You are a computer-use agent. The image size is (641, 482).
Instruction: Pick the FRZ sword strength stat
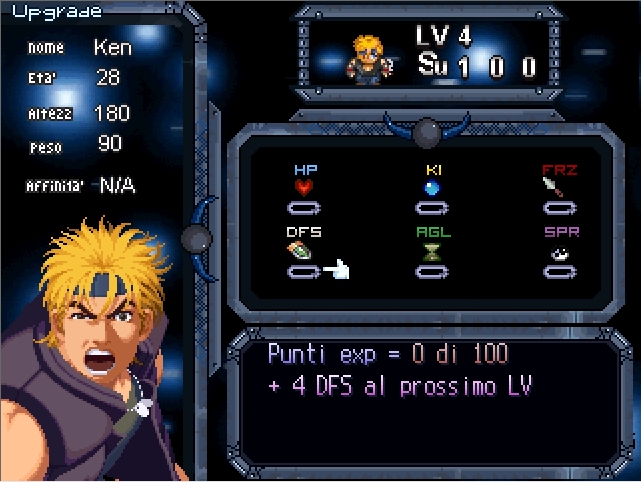pyautogui.click(x=559, y=187)
